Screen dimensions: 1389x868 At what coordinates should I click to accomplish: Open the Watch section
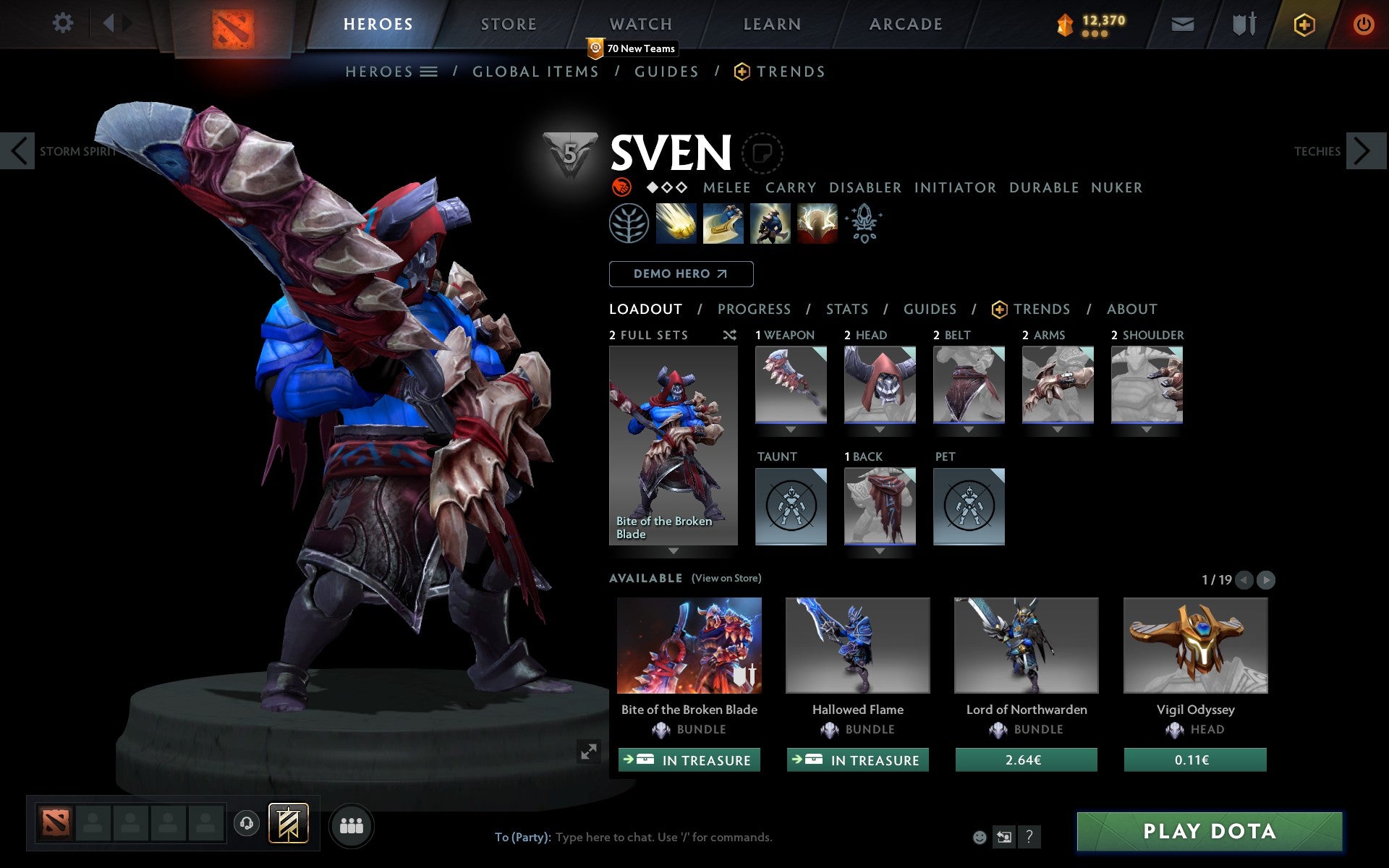(x=640, y=24)
